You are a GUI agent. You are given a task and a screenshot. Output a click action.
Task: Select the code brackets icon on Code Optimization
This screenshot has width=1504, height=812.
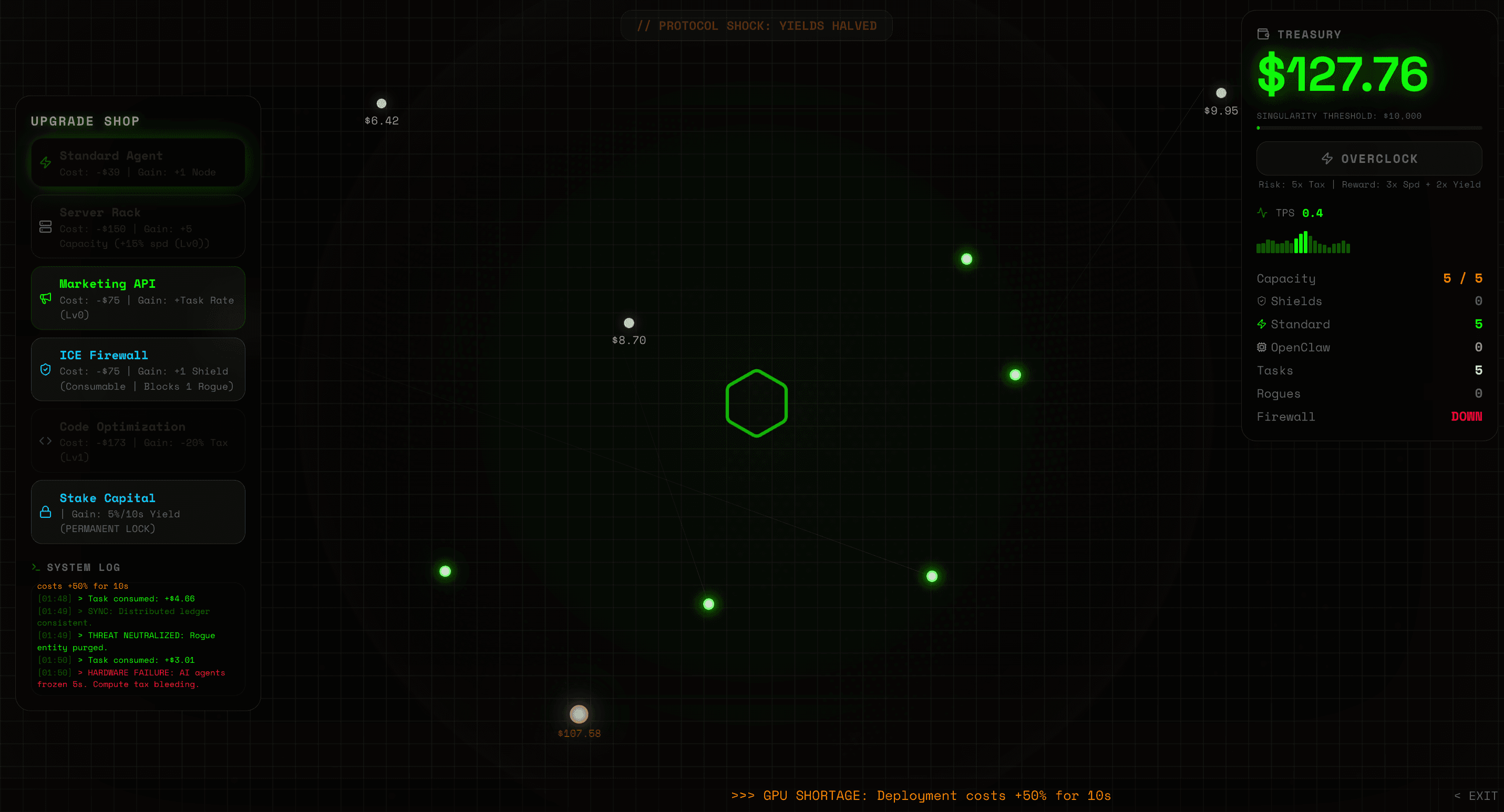[46, 441]
